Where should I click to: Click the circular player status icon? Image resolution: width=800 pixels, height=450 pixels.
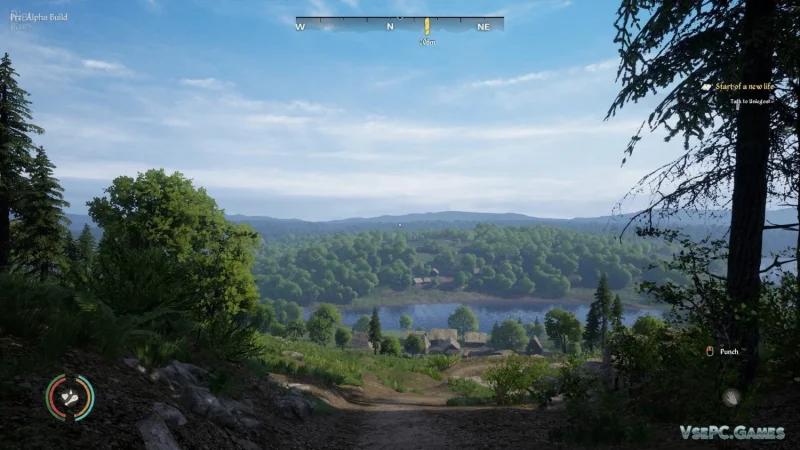tap(70, 397)
